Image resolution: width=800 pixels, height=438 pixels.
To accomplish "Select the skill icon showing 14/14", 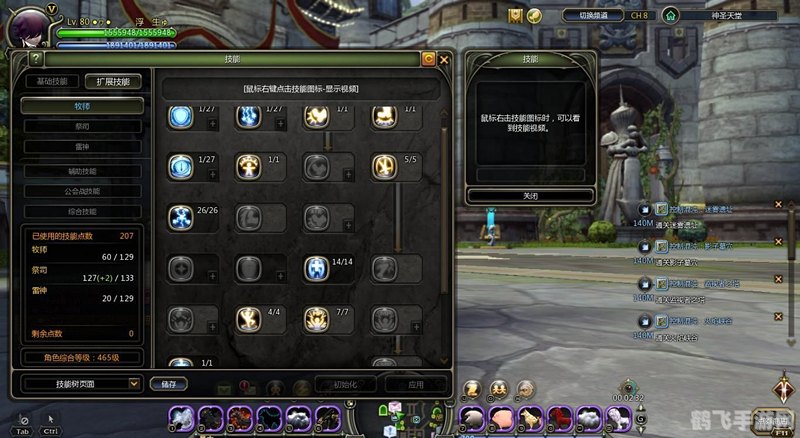I will [316, 268].
